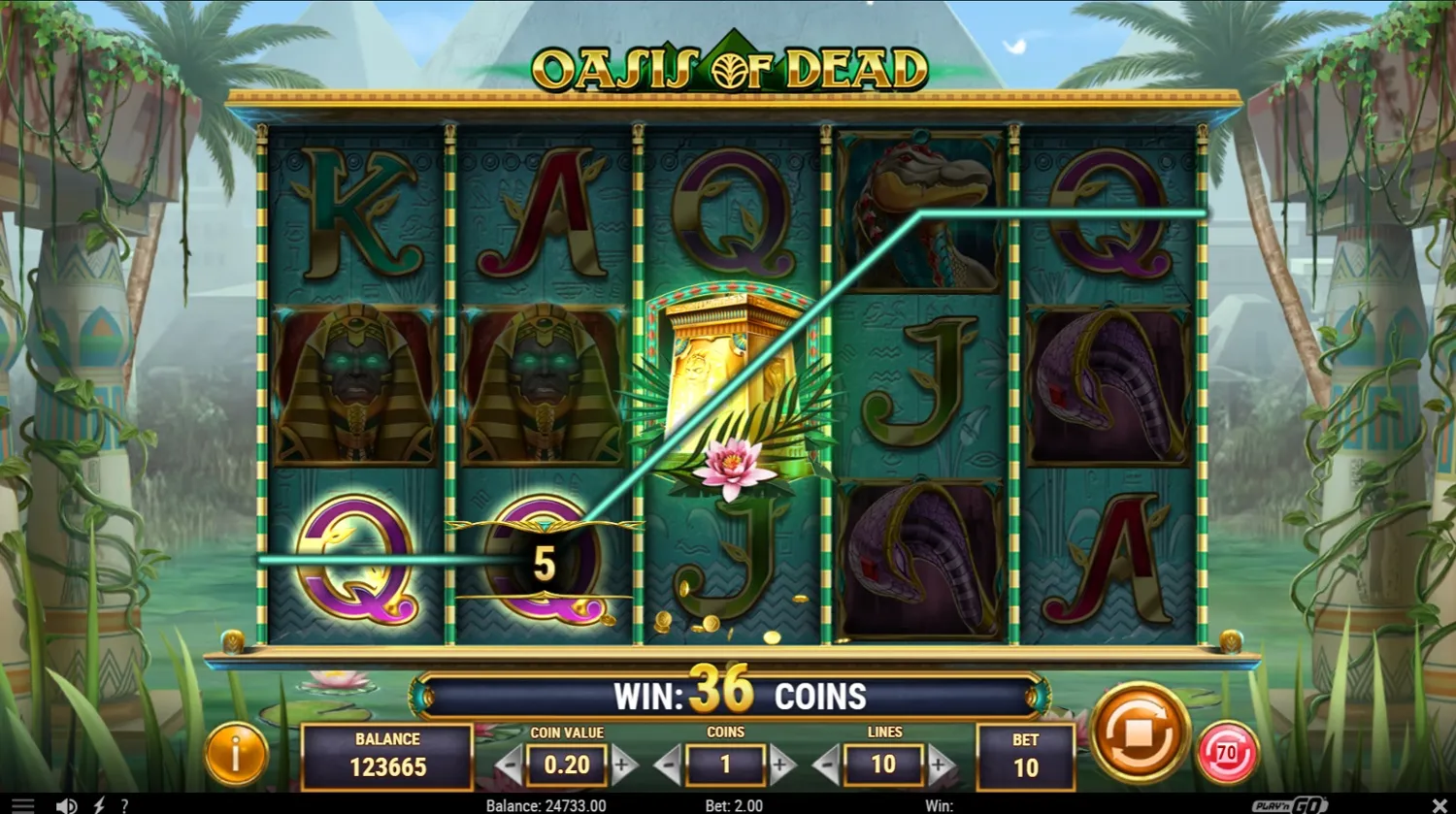Click the WIN: 36 COINS banner
The height and width of the screenshot is (814, 1456).
pos(728,695)
